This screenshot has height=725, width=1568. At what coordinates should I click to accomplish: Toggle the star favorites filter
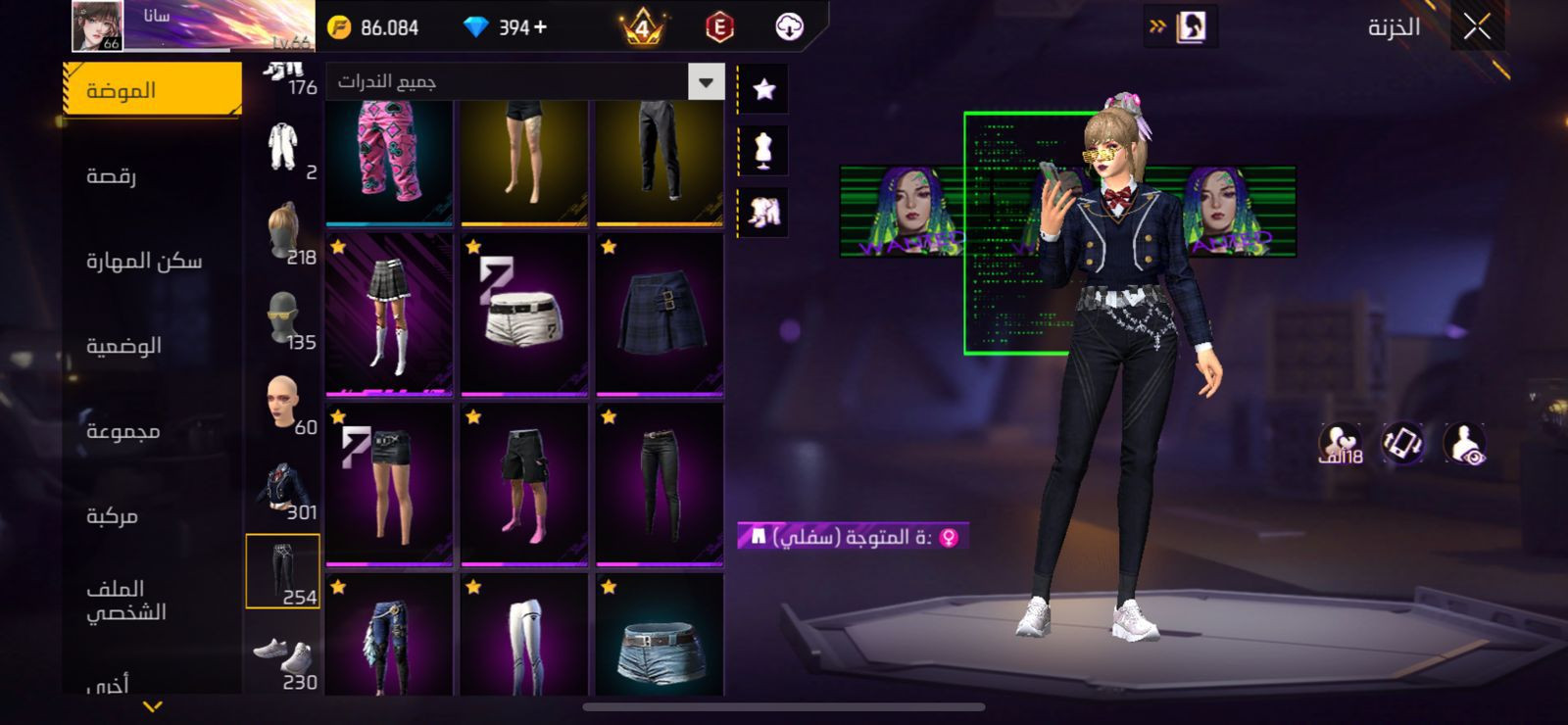tap(763, 89)
